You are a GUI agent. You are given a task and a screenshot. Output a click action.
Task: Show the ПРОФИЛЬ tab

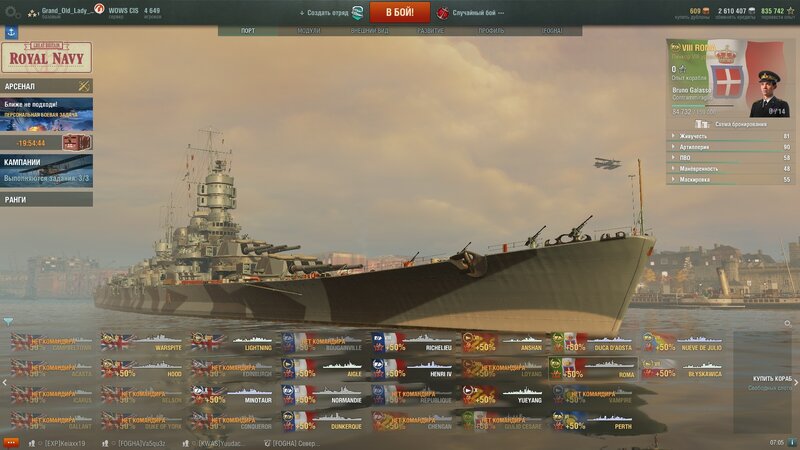click(491, 31)
